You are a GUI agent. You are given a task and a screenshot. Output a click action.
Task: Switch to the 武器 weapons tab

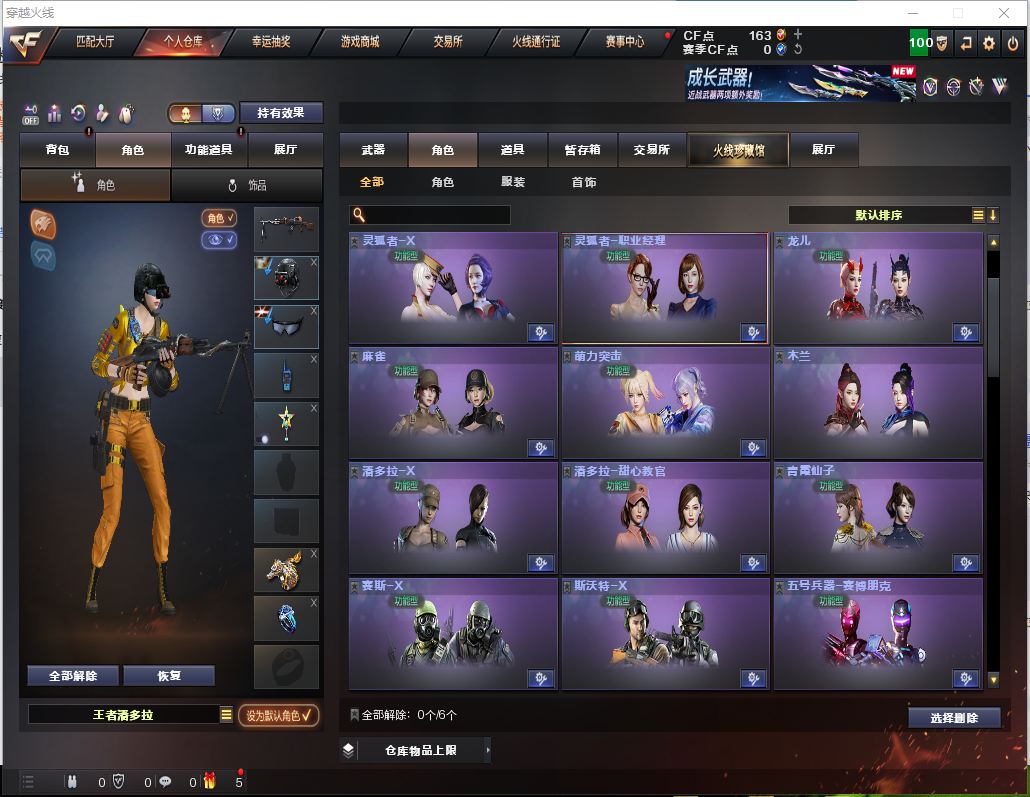click(x=373, y=150)
